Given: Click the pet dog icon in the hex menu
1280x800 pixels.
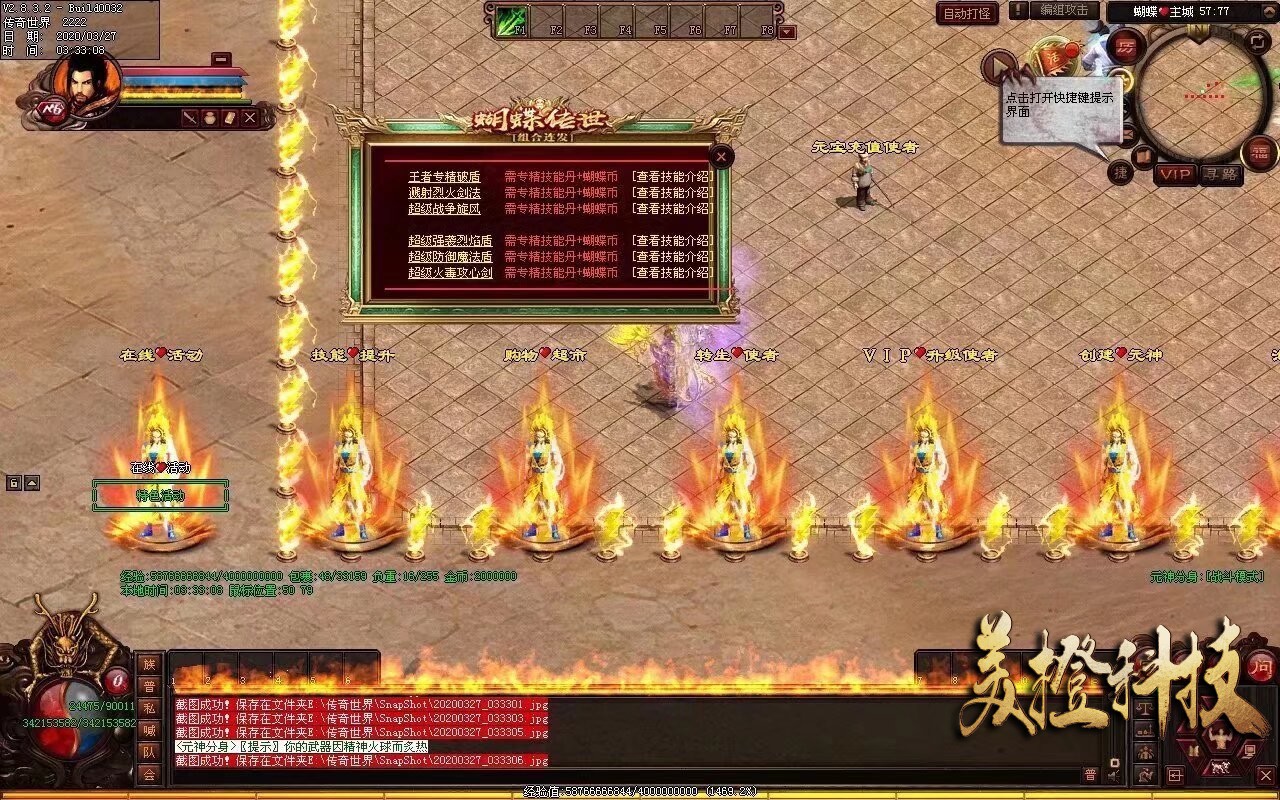Looking at the screenshot, I should click(x=1221, y=767).
